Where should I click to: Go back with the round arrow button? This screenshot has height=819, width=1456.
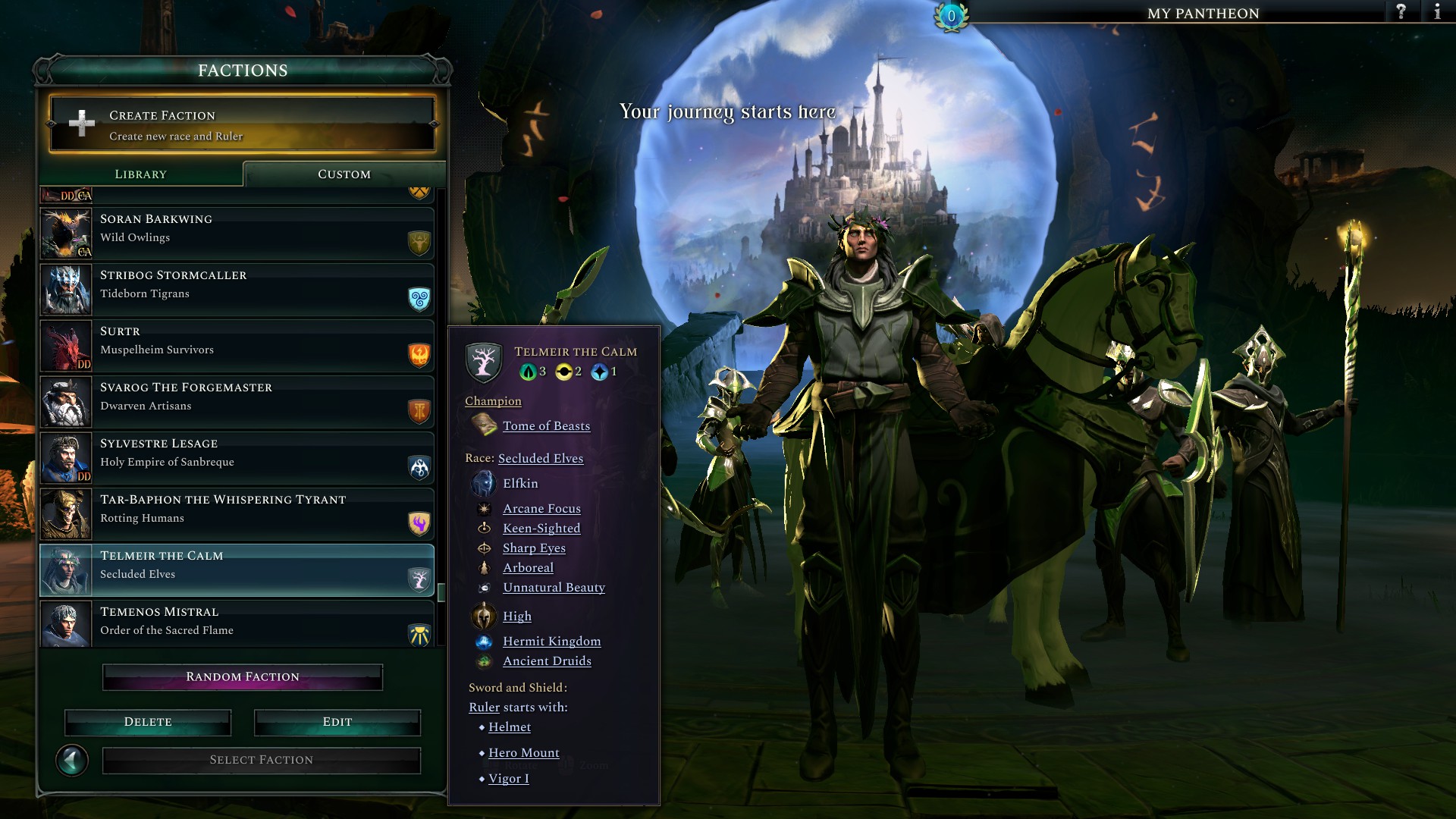coord(72,760)
